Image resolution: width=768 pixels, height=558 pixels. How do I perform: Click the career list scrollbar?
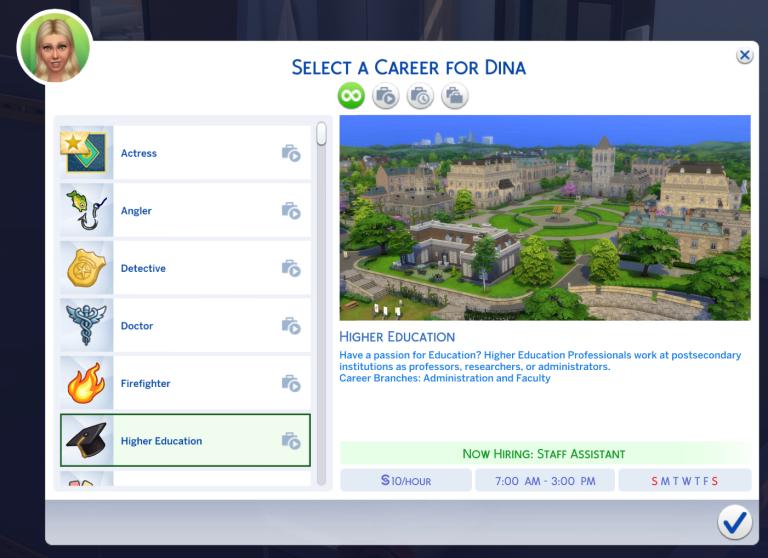click(x=321, y=134)
